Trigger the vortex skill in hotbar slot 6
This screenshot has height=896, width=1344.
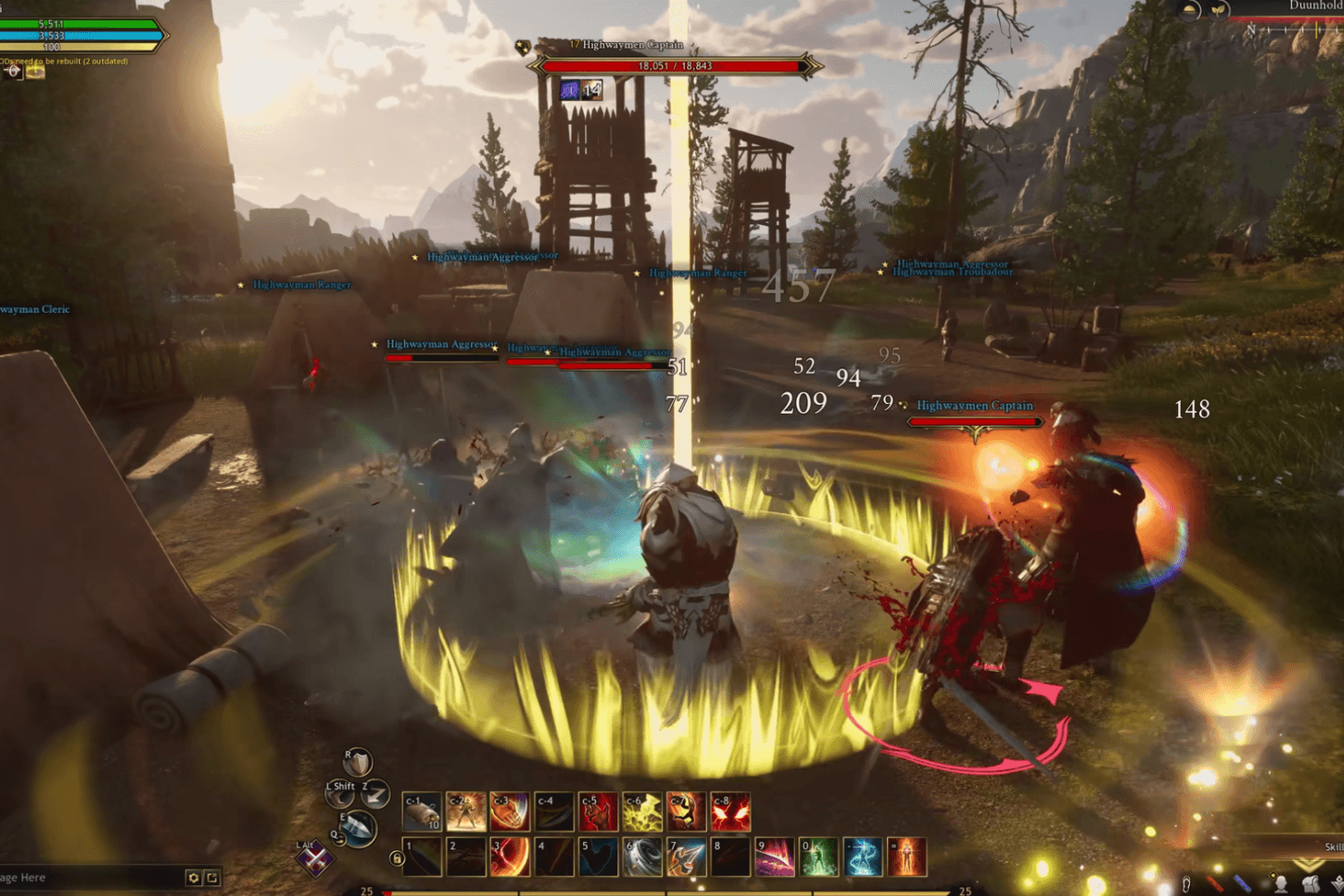click(x=640, y=857)
